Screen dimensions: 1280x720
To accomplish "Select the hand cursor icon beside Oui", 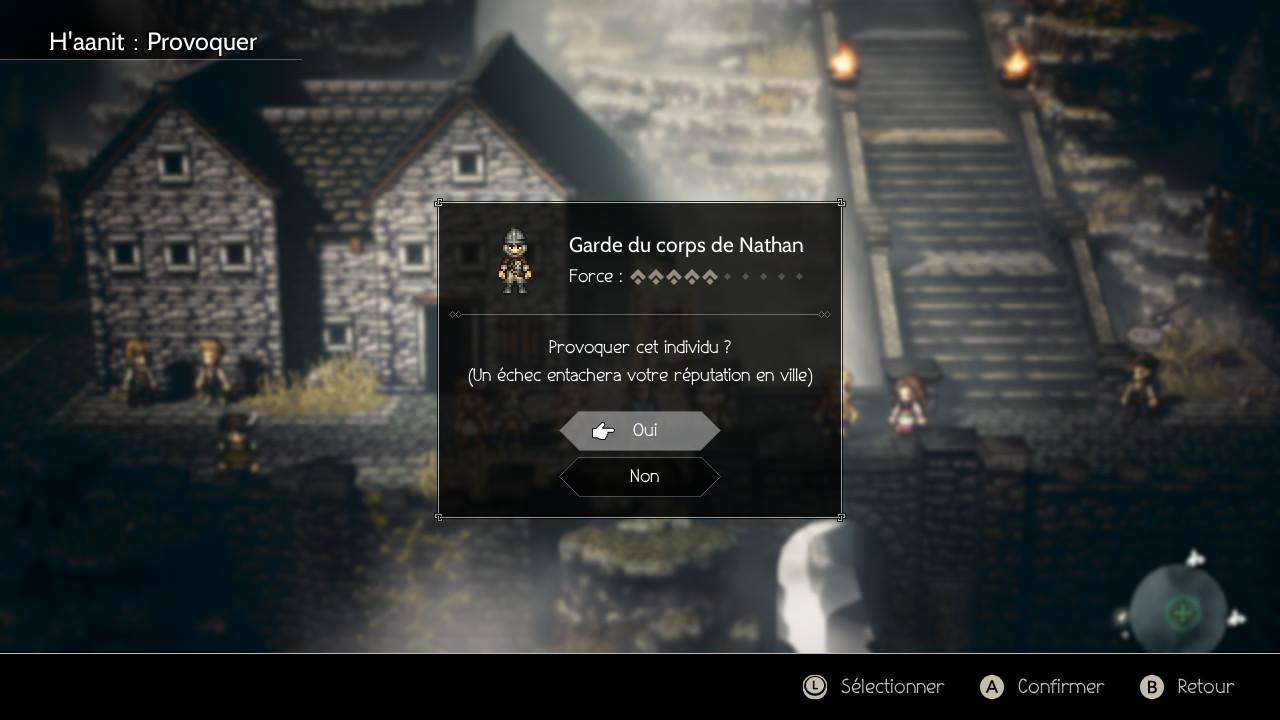I will (602, 430).
